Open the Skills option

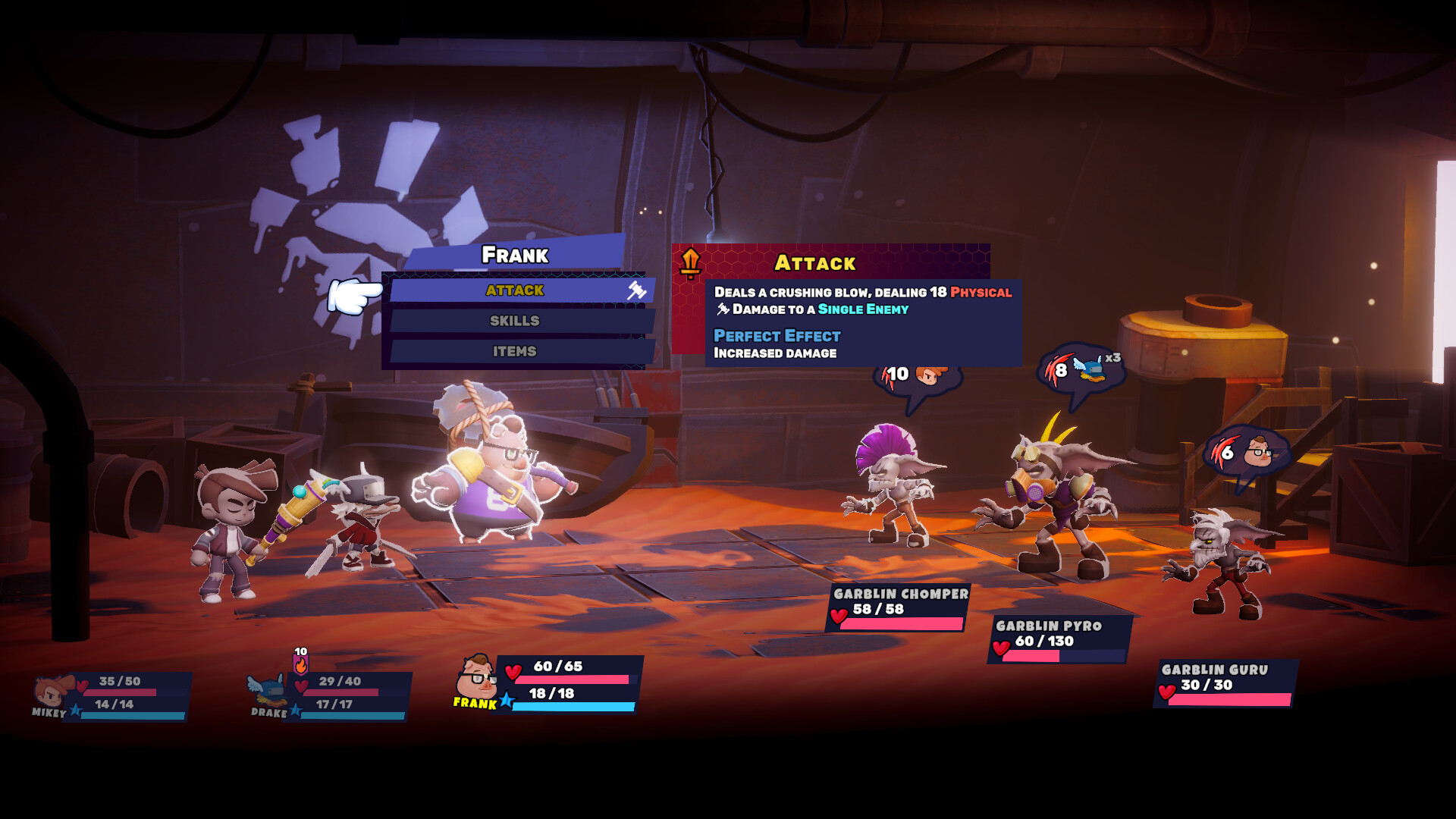[x=516, y=321]
